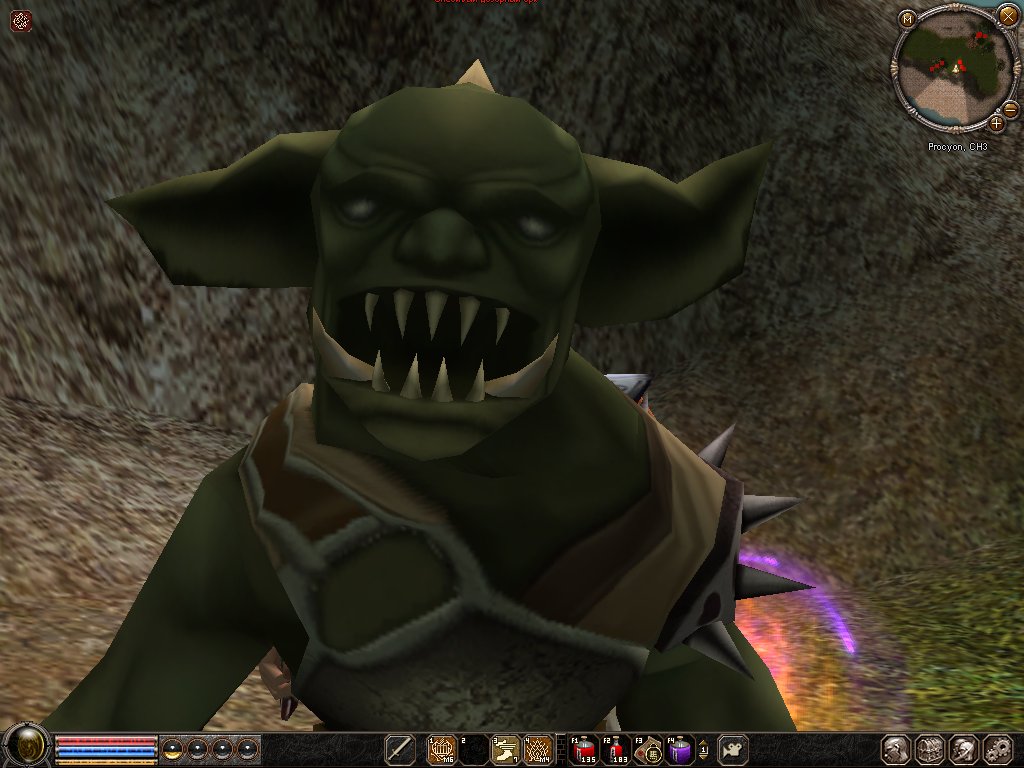This screenshot has height=768, width=1024.
Task: Use the scroll item in slot F3
Action: [648, 749]
